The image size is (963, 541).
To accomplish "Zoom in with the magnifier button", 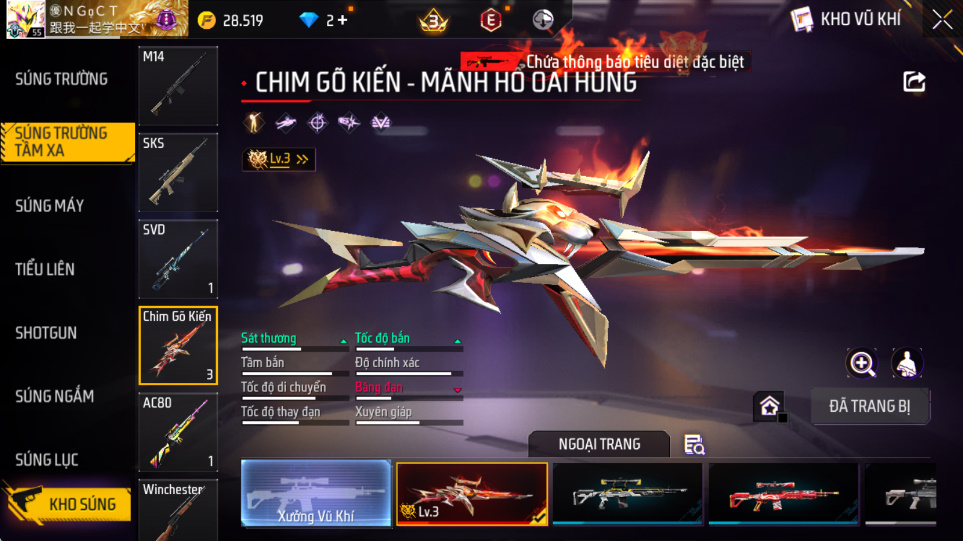I will pyautogui.click(x=862, y=363).
